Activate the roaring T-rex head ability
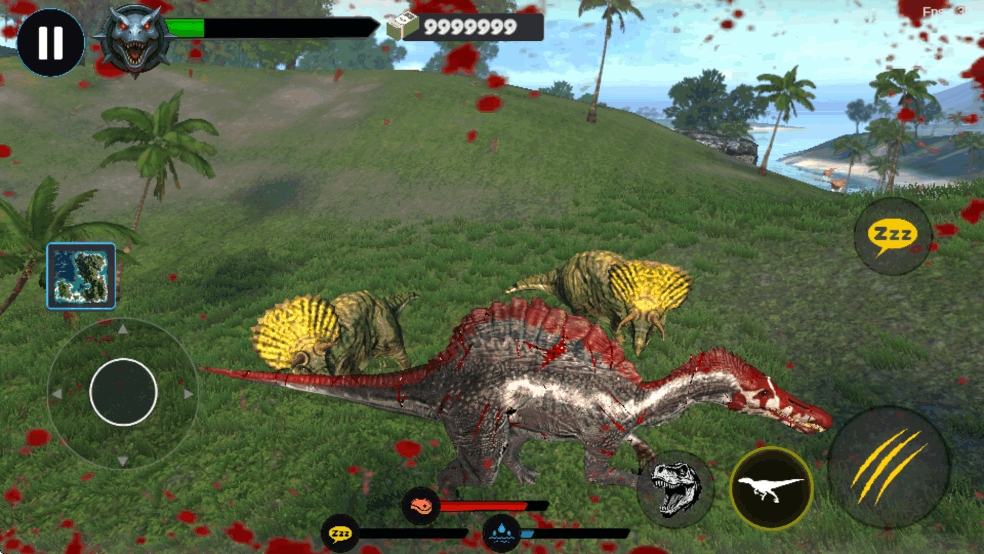984x554 pixels. (675, 489)
